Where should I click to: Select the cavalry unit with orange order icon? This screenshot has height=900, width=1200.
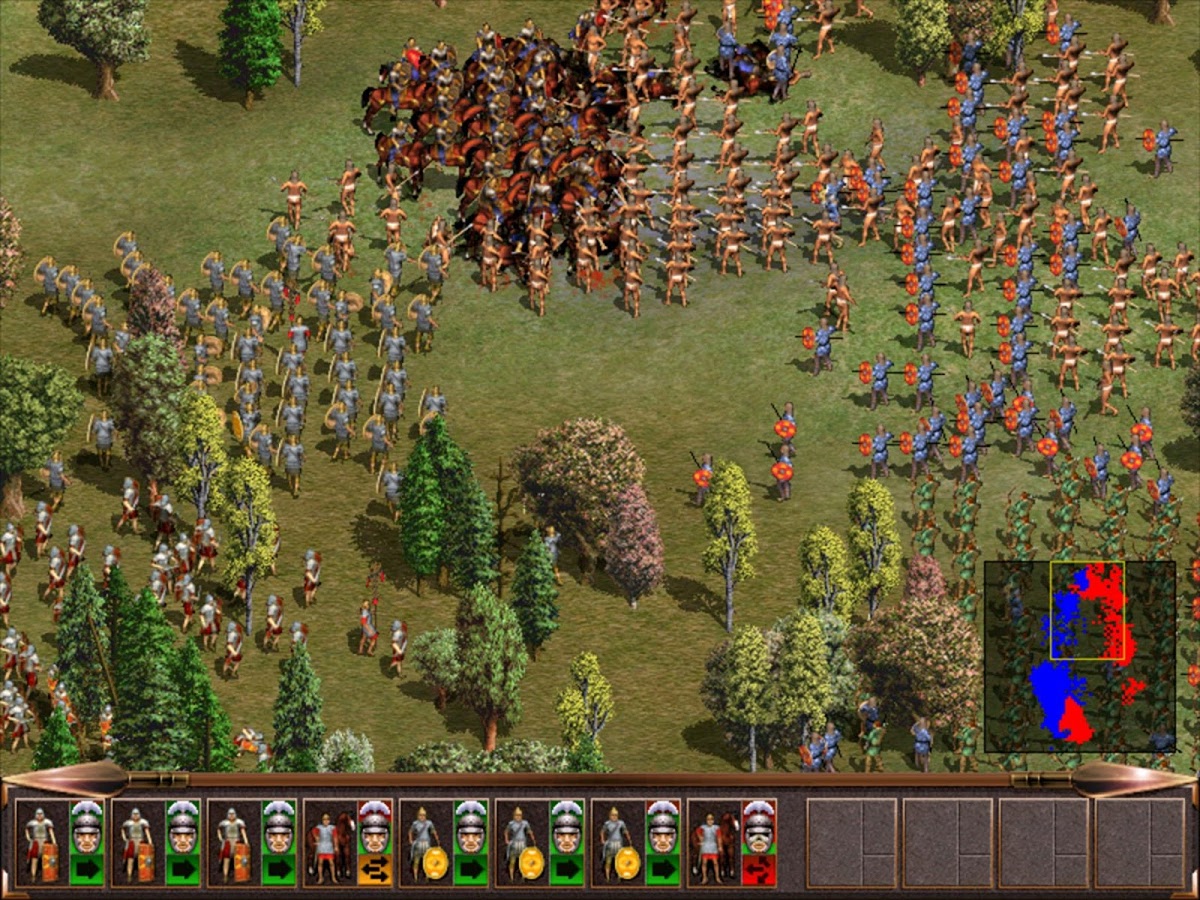click(327, 841)
